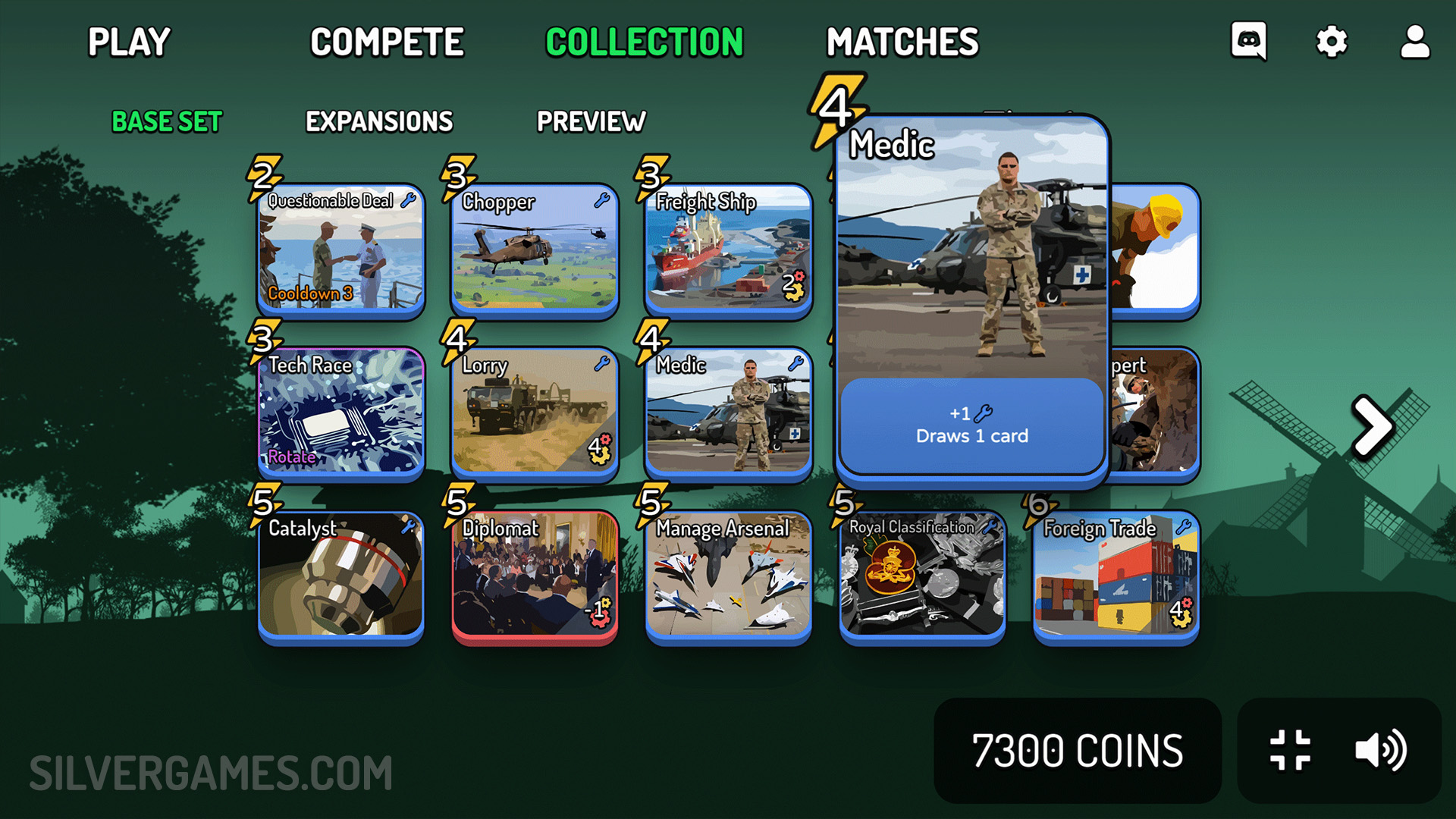This screenshot has height=819, width=1456.
Task: Select the Catalyst card
Action: (x=341, y=576)
